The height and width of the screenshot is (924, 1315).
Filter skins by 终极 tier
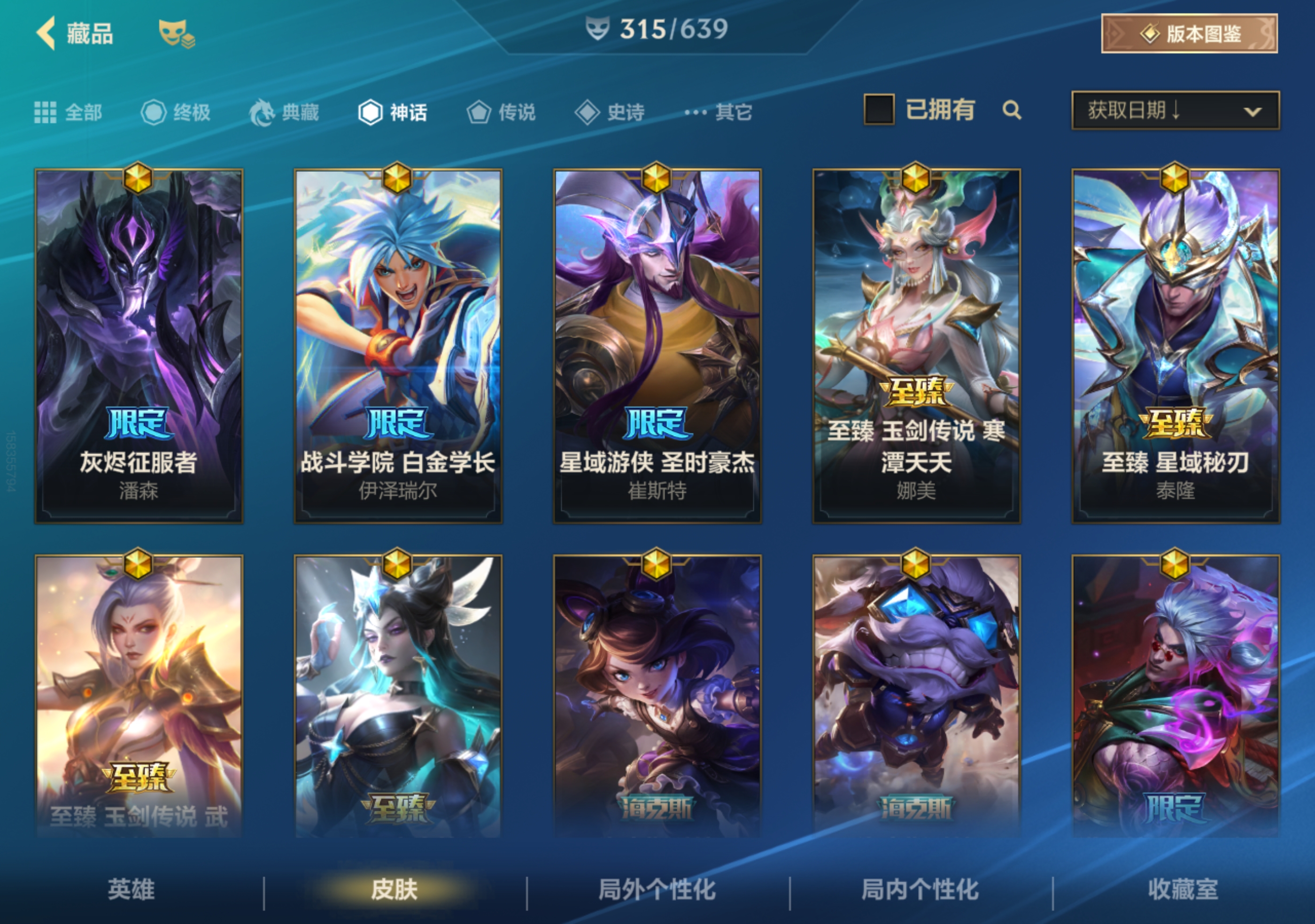176,112
